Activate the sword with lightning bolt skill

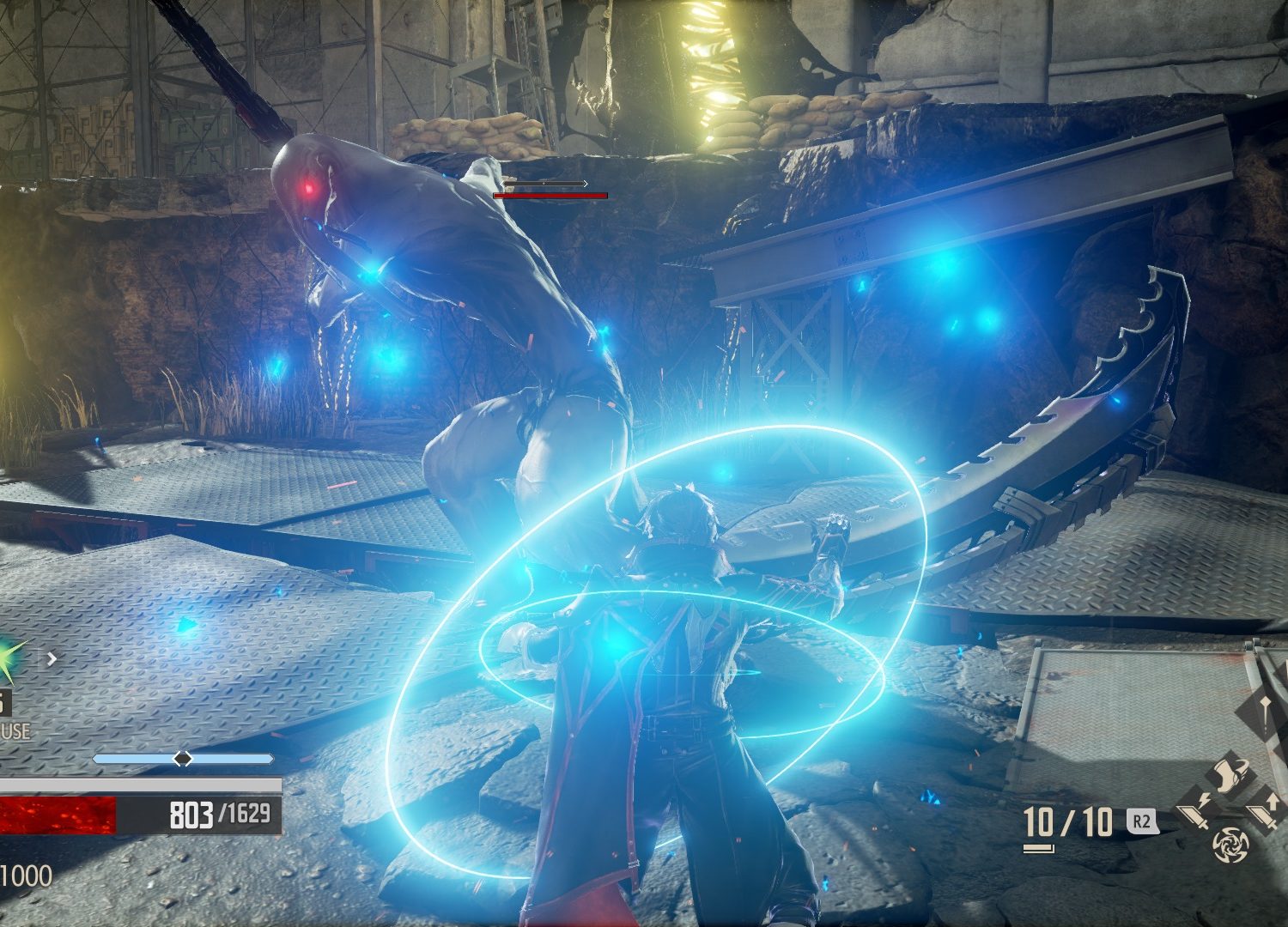pyautogui.click(x=1196, y=809)
